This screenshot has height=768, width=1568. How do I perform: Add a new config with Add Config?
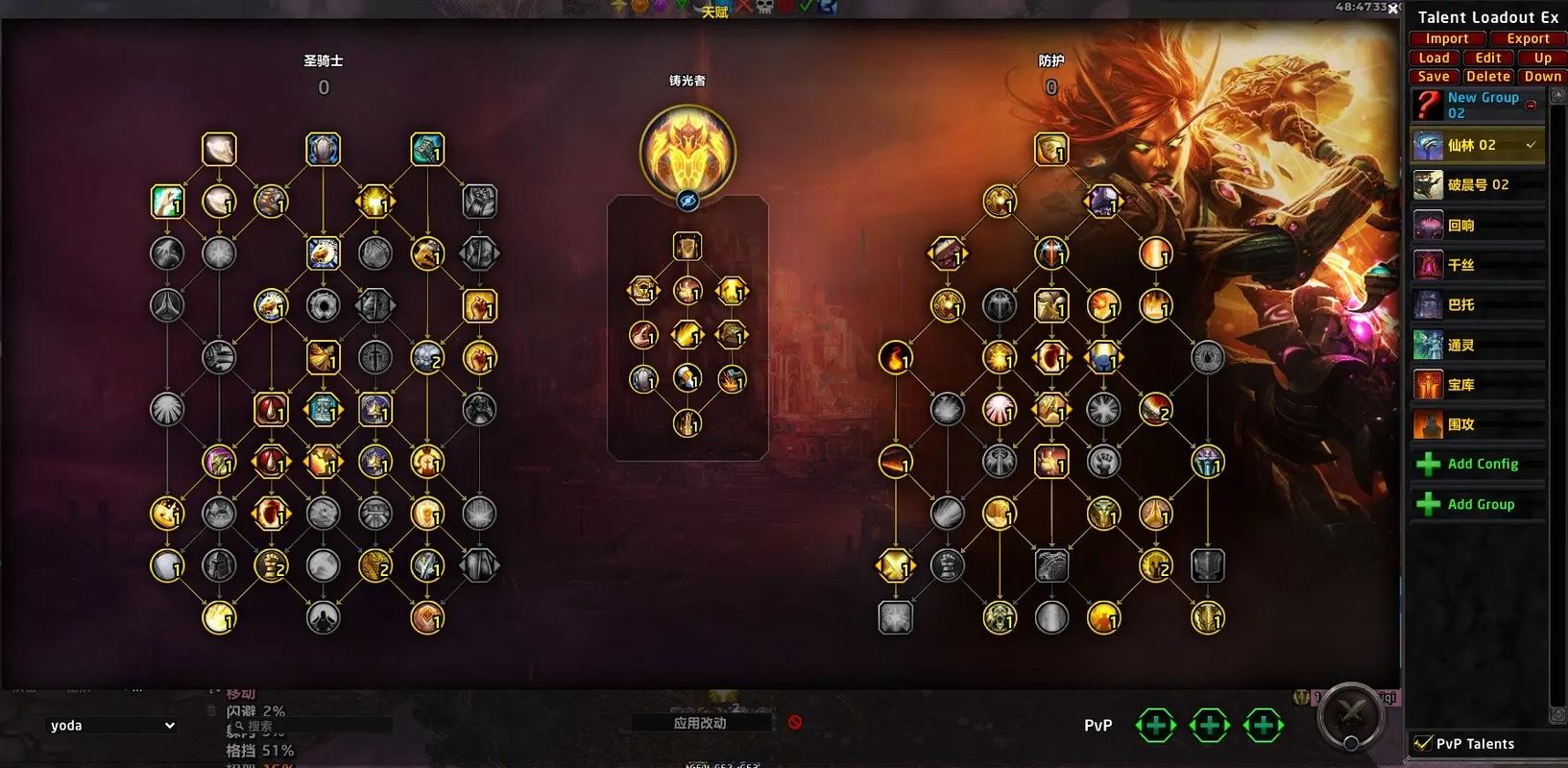pos(1481,465)
